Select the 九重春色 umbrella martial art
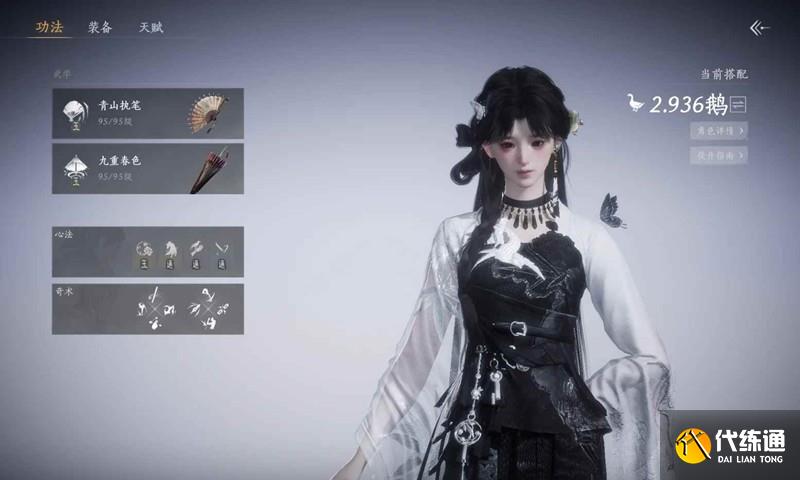 tap(147, 168)
